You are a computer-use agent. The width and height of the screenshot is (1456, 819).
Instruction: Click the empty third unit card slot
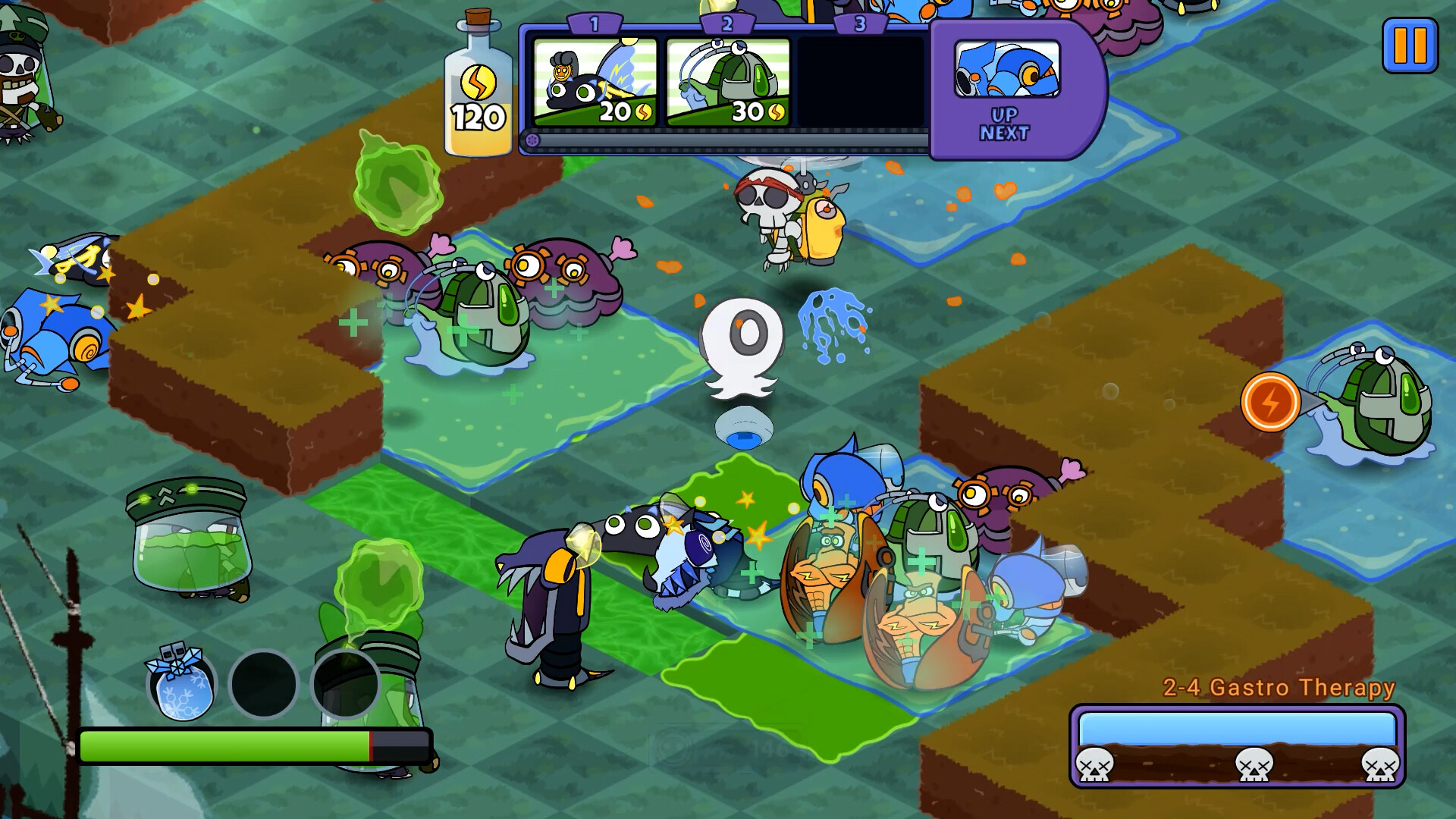click(861, 80)
